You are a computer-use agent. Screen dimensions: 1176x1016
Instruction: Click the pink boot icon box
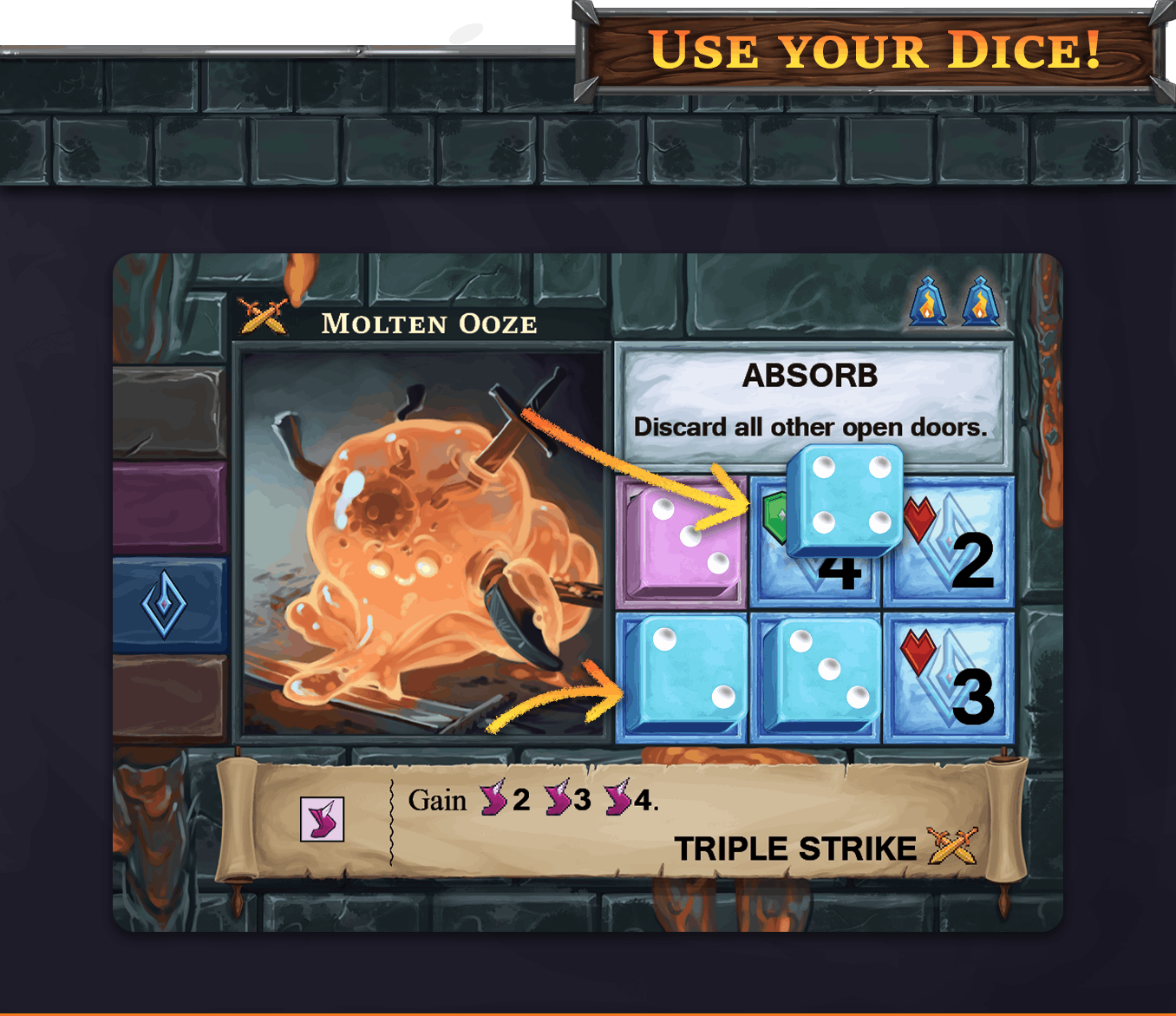tap(322, 819)
